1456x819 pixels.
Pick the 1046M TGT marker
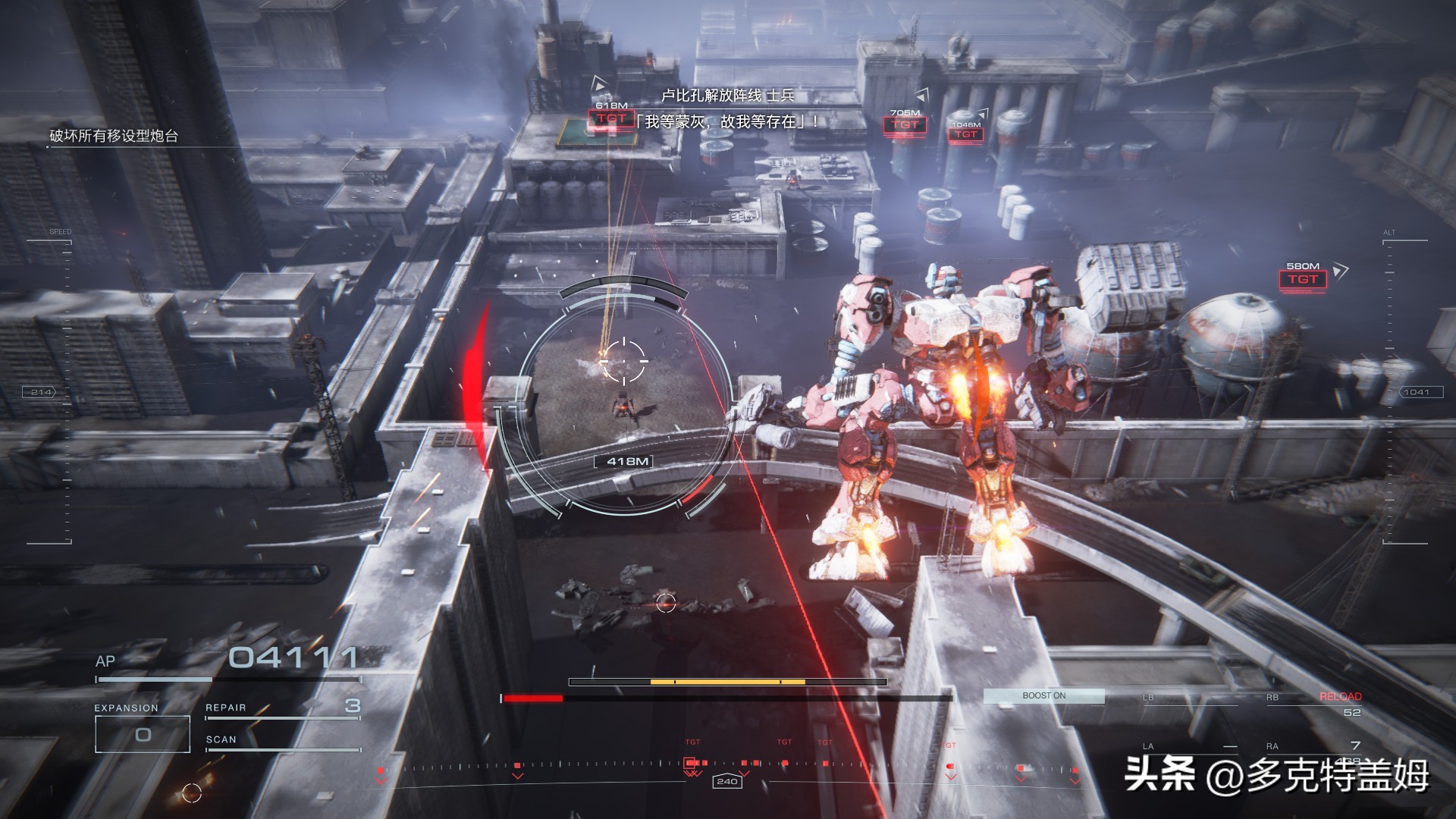pyautogui.click(x=965, y=134)
